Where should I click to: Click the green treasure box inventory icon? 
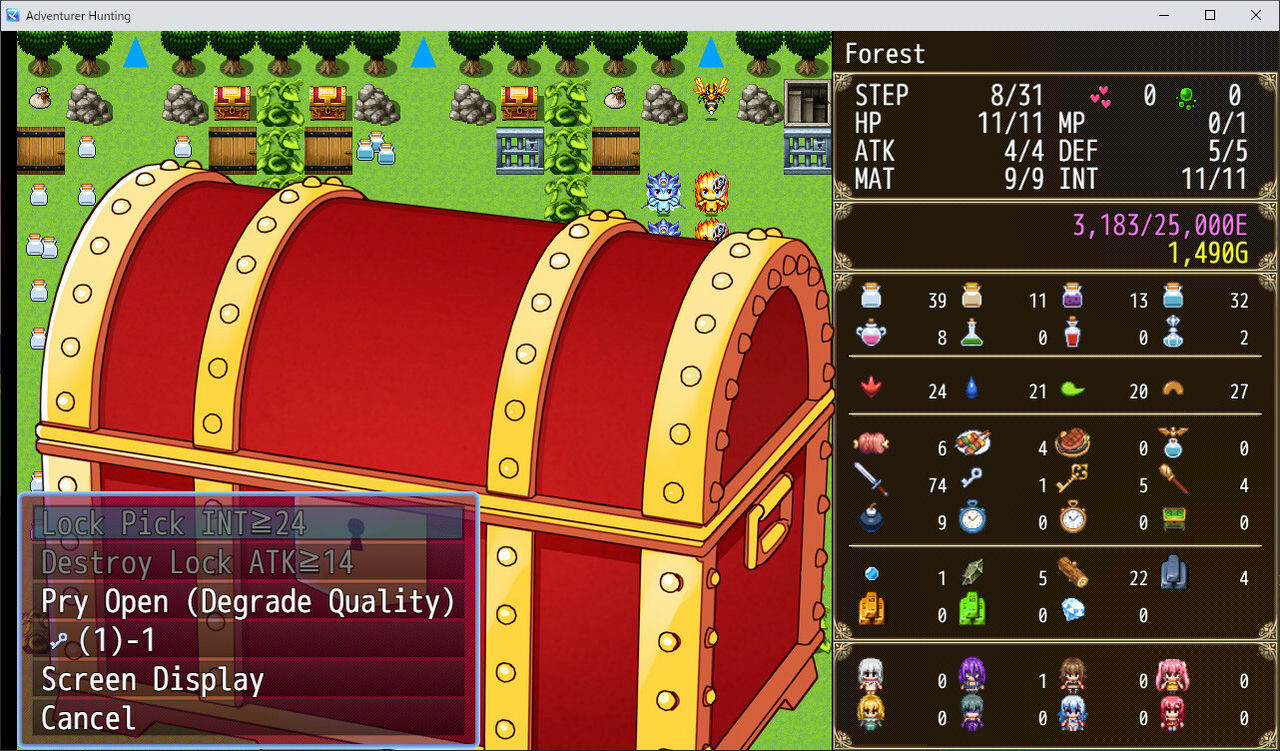[x=1172, y=520]
